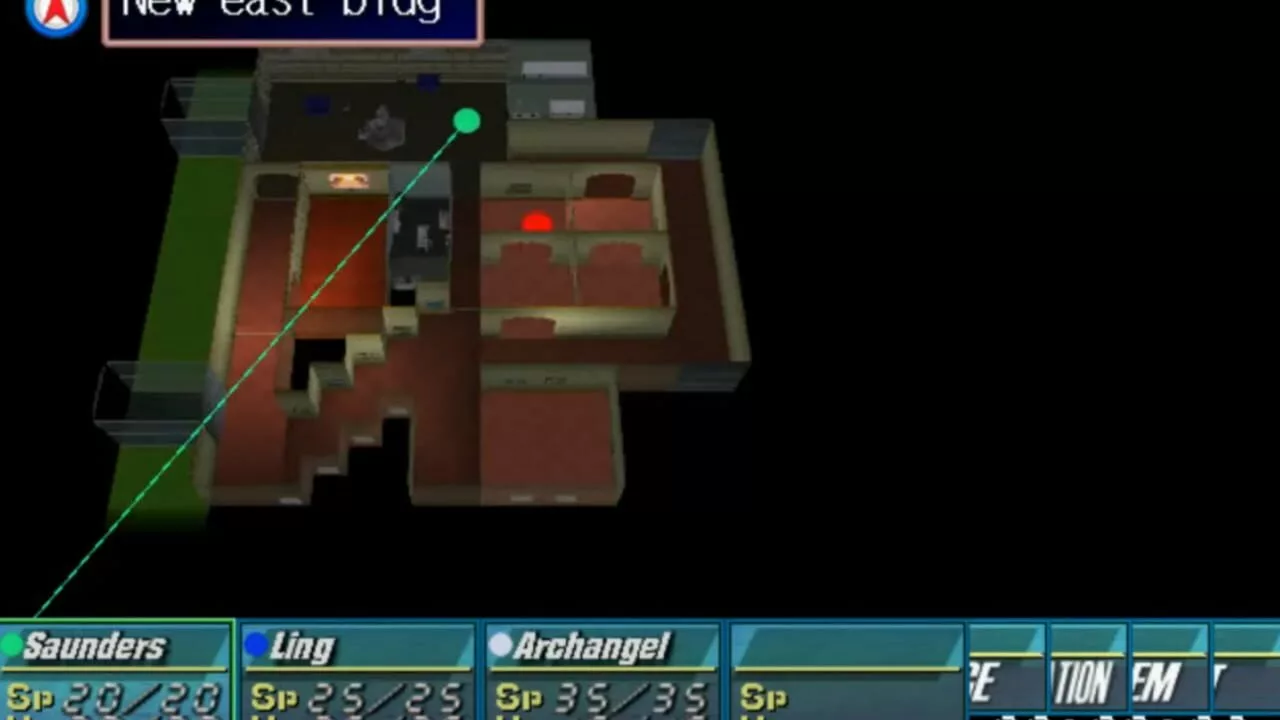Choose Archangel's party status panel
The width and height of the screenshot is (1280, 720).
(603, 670)
